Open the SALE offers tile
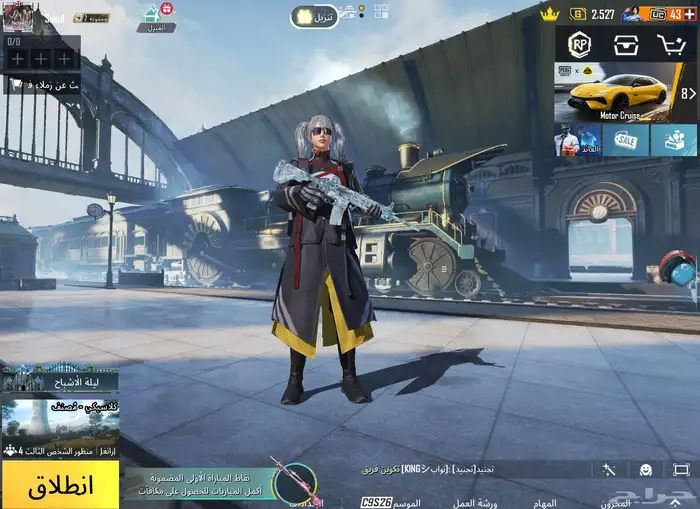This screenshot has height=509, width=700. (626, 140)
